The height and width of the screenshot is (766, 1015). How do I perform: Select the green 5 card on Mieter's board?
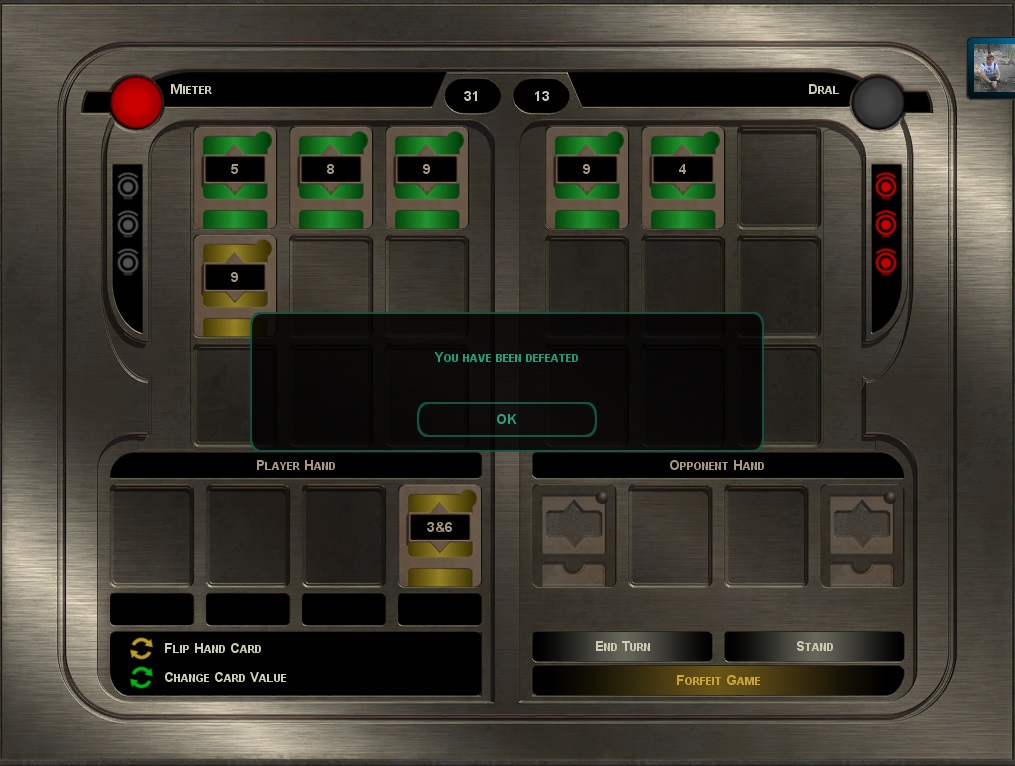click(x=234, y=176)
